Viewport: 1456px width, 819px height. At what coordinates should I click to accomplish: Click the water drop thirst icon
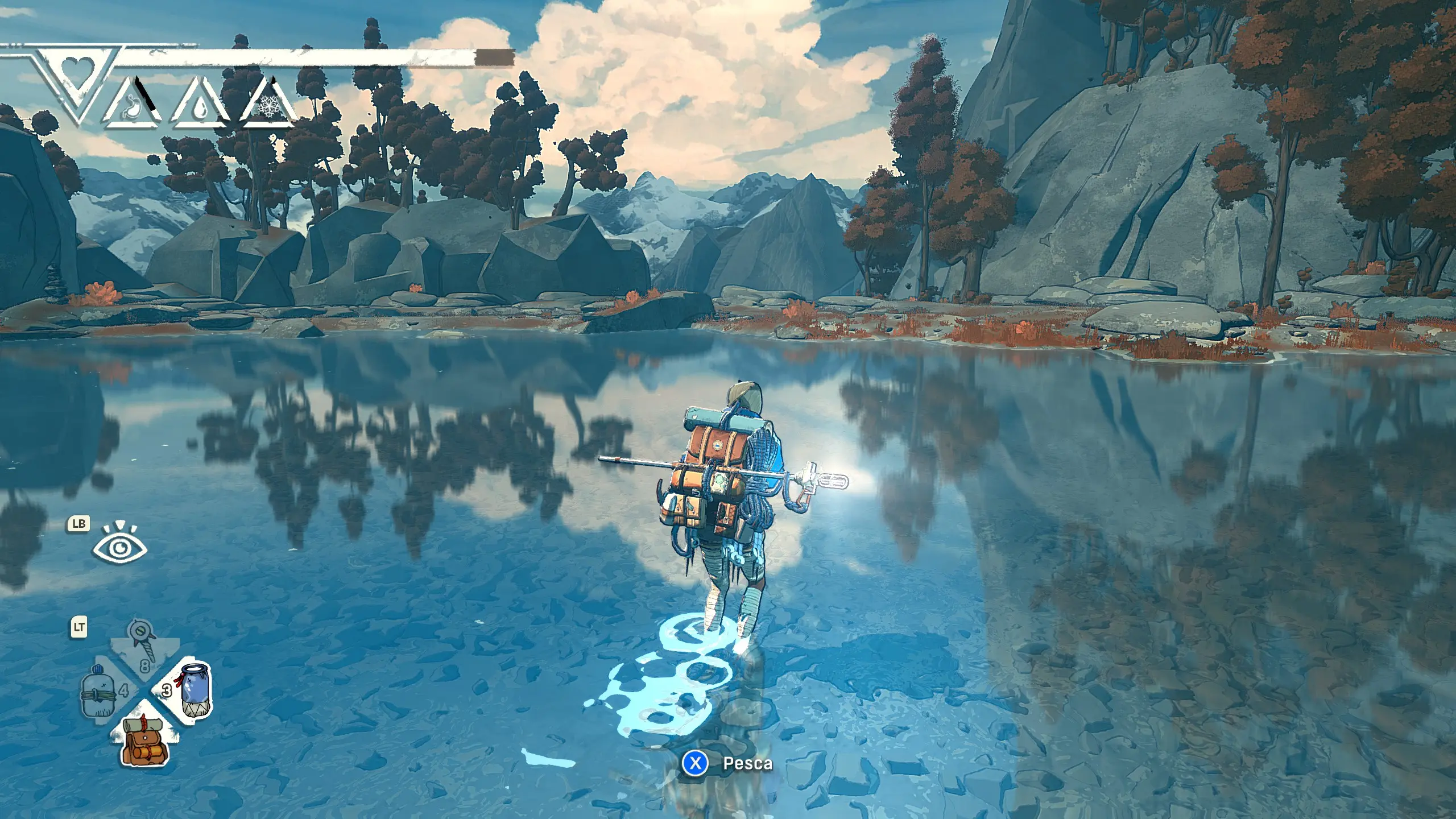201,107
